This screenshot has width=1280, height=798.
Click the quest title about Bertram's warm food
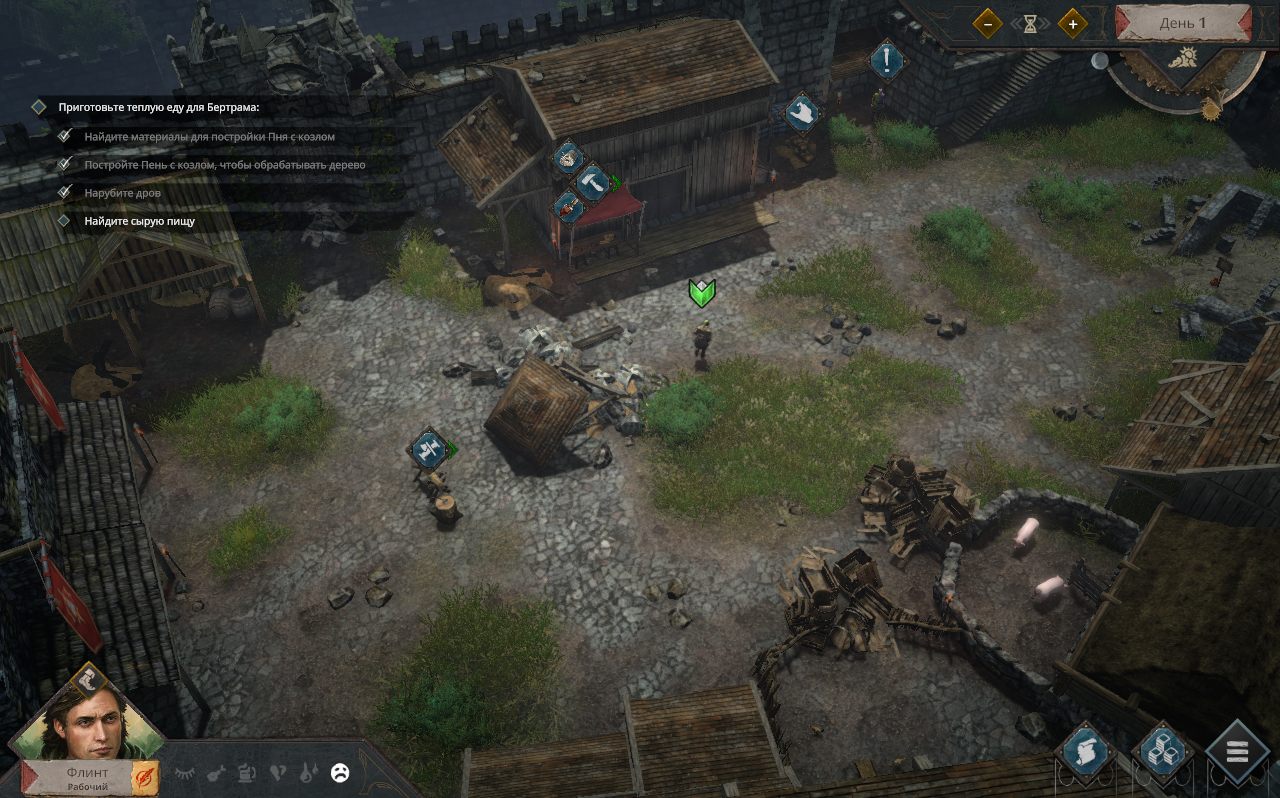(158, 106)
